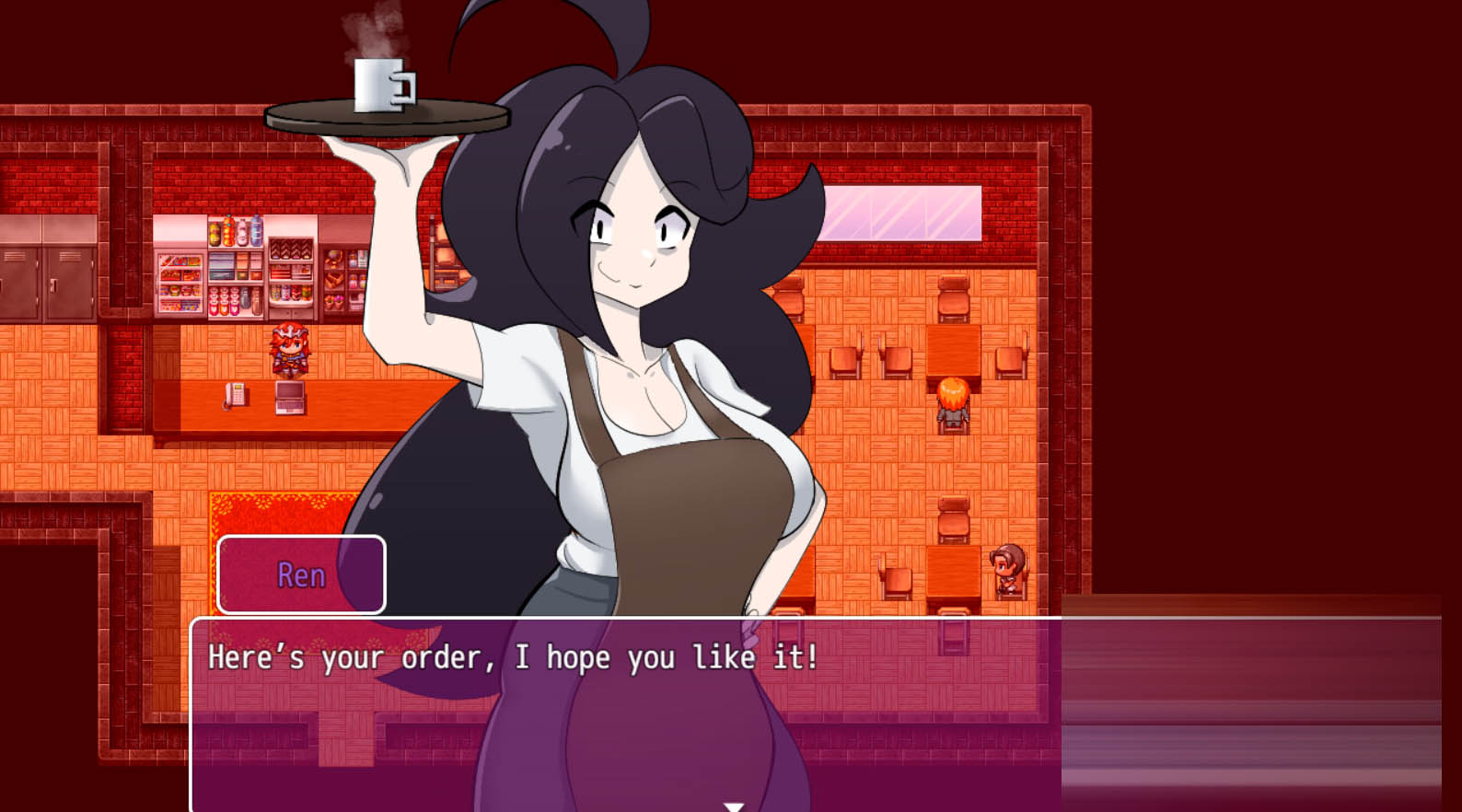Image resolution: width=1462 pixels, height=812 pixels.
Task: Click the pink window on the brick wall
Action: point(905,211)
